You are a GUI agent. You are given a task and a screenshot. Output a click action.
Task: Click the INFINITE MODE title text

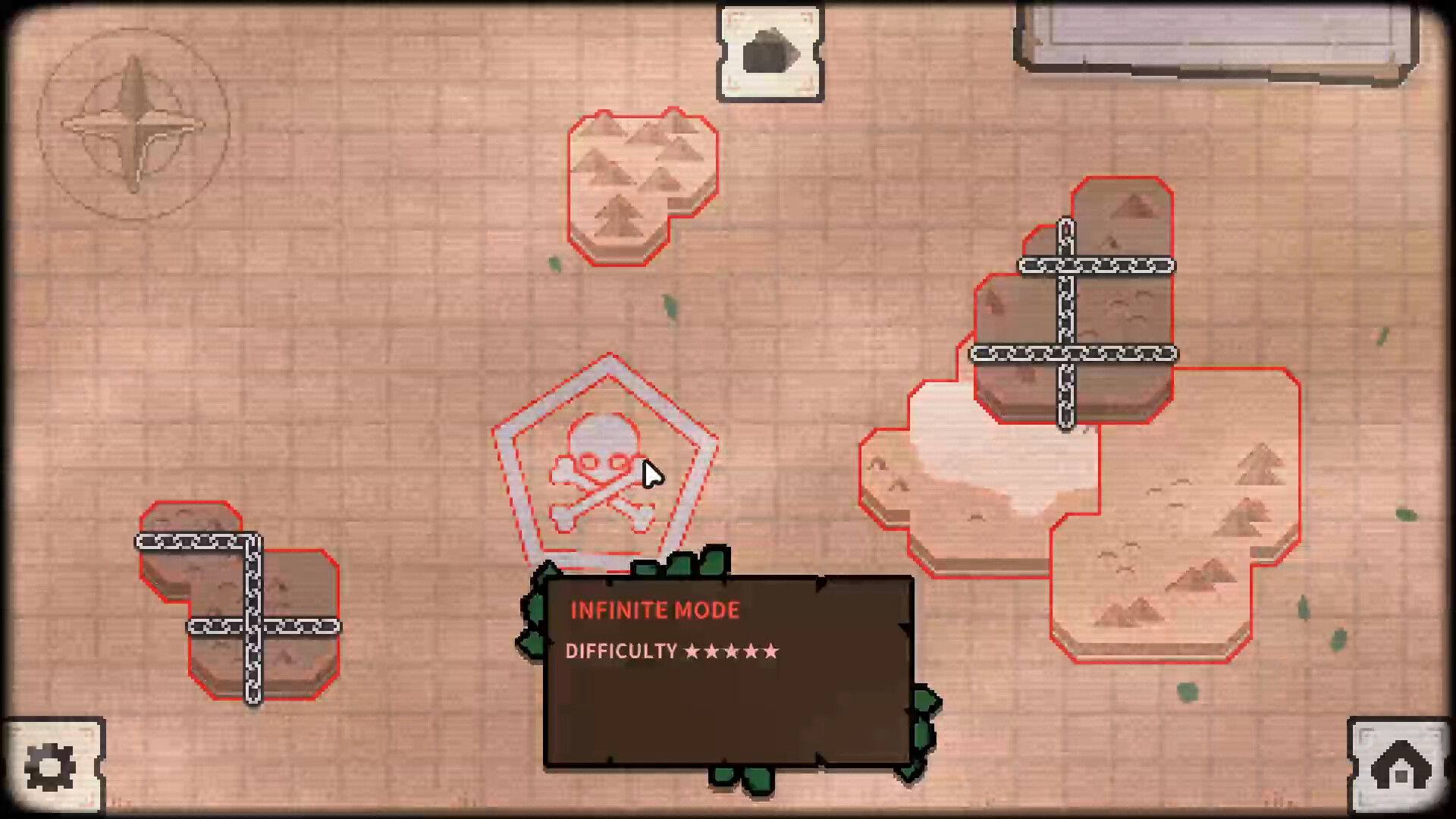654,610
